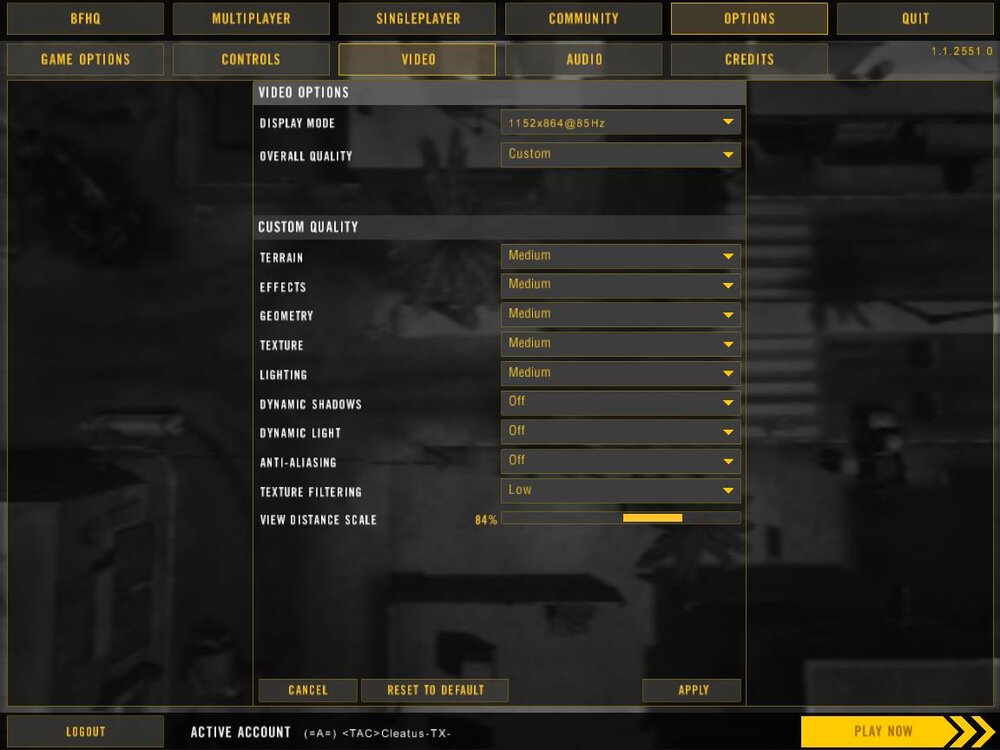Open the Community section
The image size is (1000, 750).
(x=583, y=18)
